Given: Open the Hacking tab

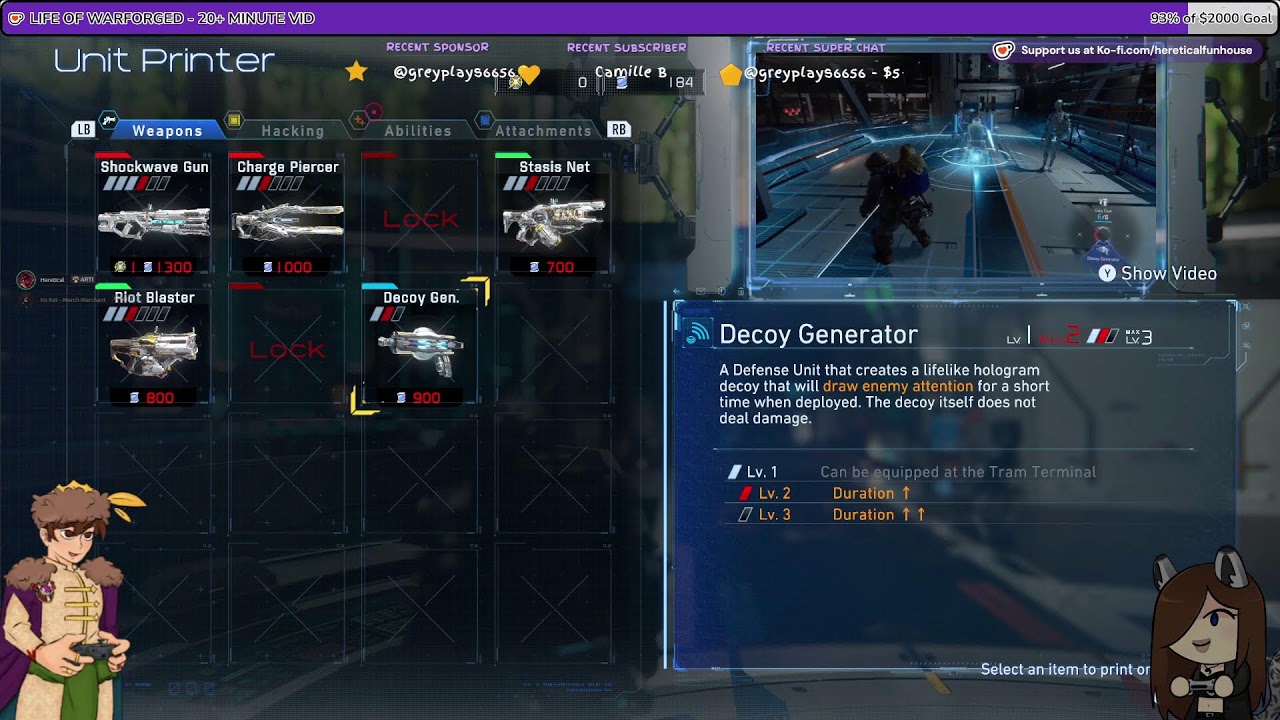Looking at the screenshot, I should point(292,131).
